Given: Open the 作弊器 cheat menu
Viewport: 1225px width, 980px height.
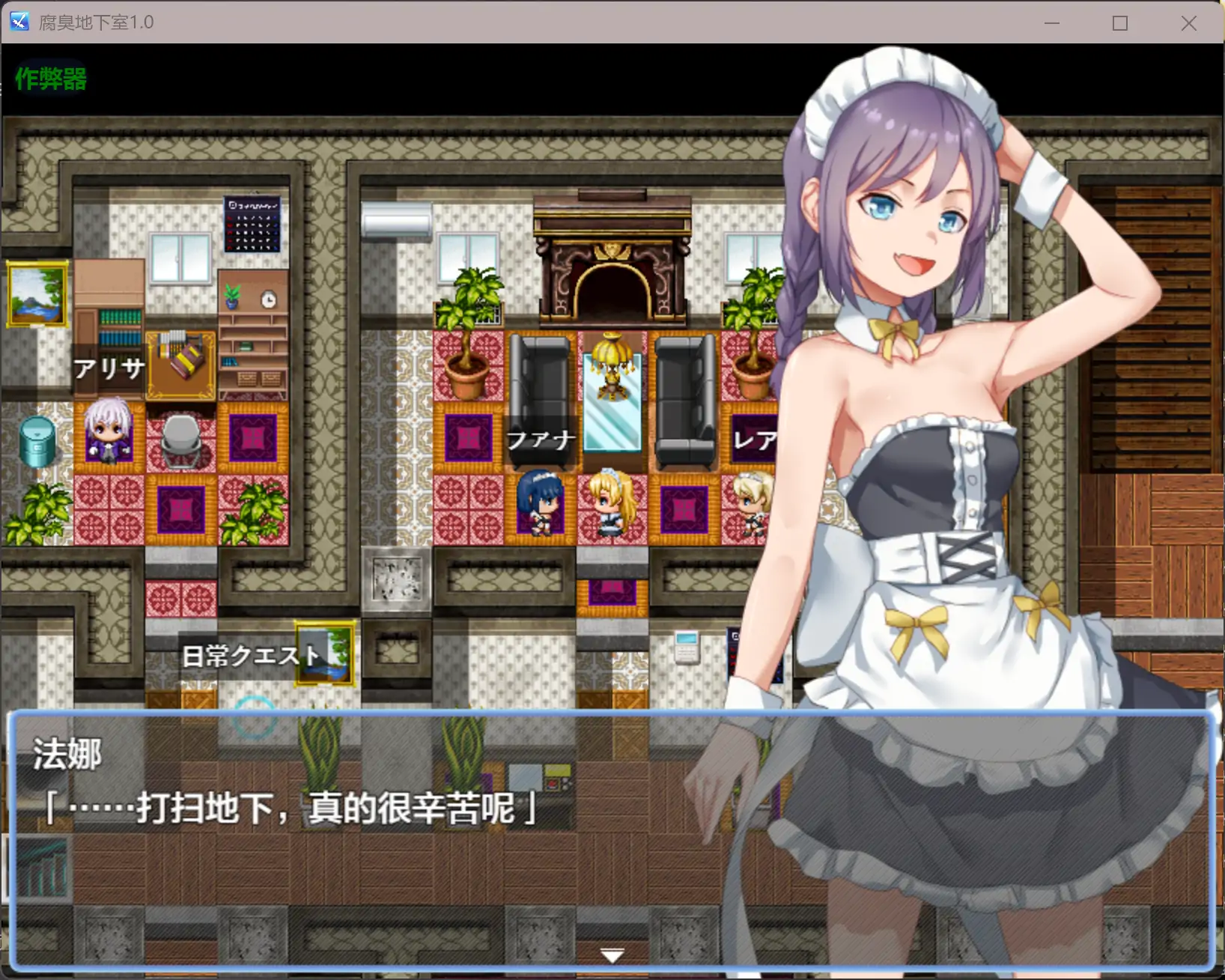Looking at the screenshot, I should 49,78.
